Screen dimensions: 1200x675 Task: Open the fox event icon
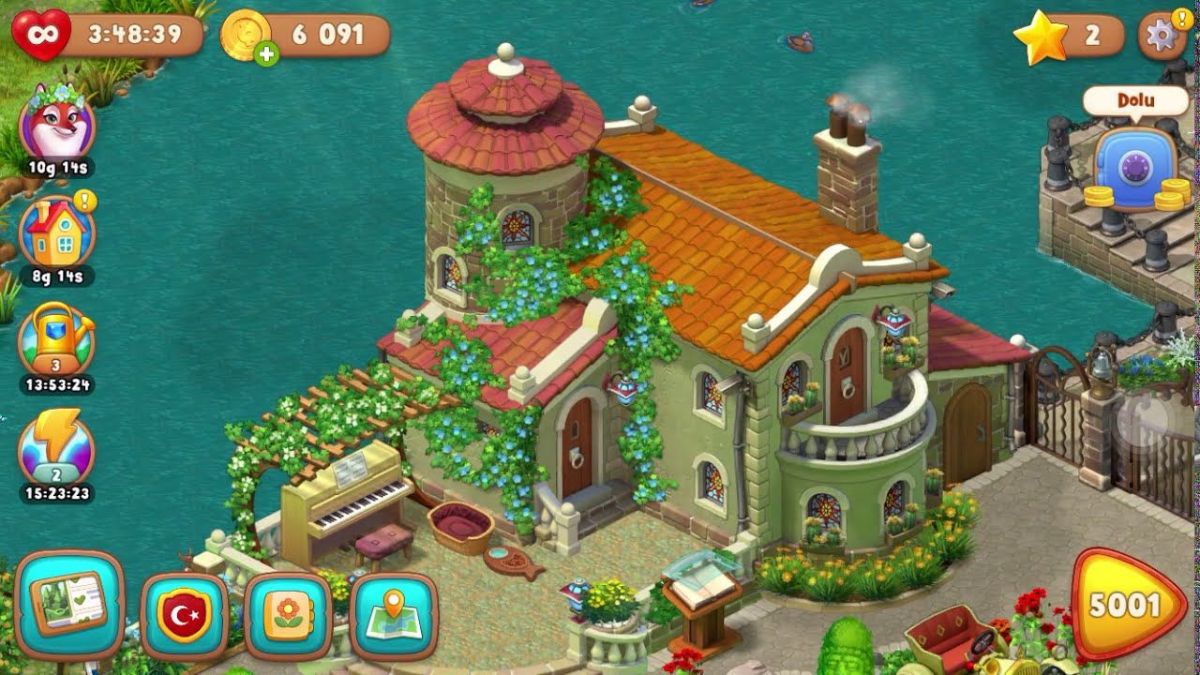click(x=57, y=126)
